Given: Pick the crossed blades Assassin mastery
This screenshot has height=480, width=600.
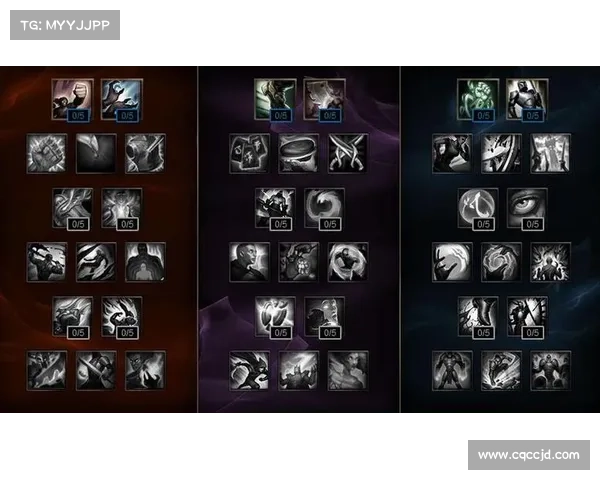Looking at the screenshot, I should pos(347,153).
